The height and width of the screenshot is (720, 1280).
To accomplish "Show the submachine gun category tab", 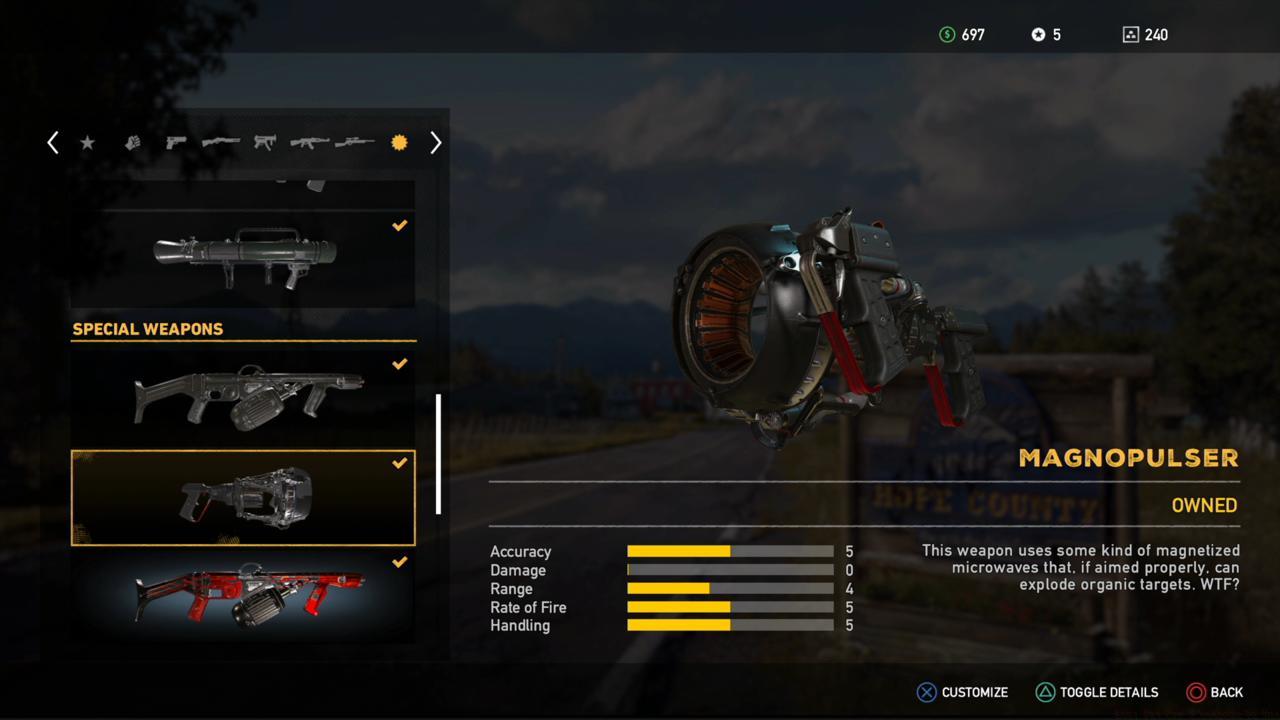I will pos(264,143).
